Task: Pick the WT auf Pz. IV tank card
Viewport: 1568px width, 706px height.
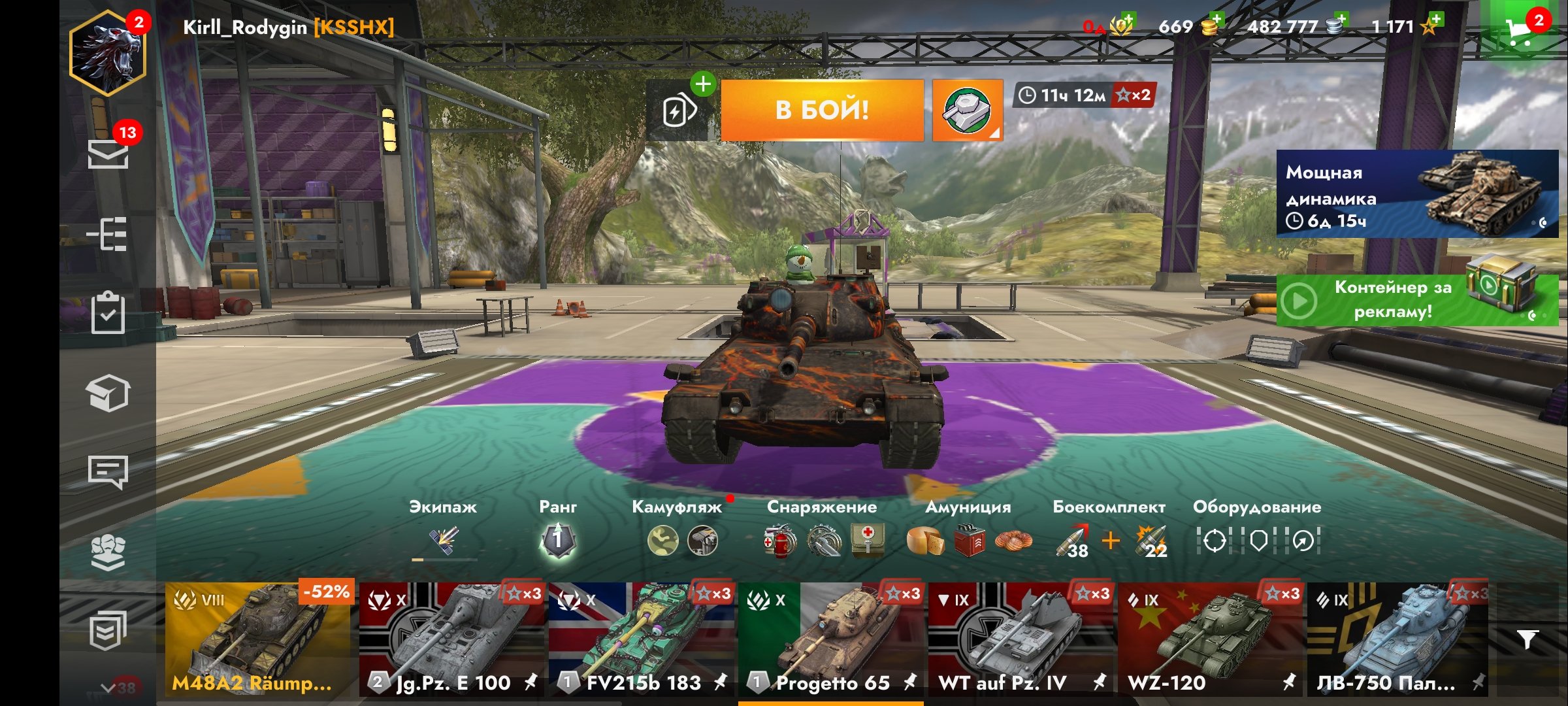Action: pyautogui.click(x=1021, y=639)
